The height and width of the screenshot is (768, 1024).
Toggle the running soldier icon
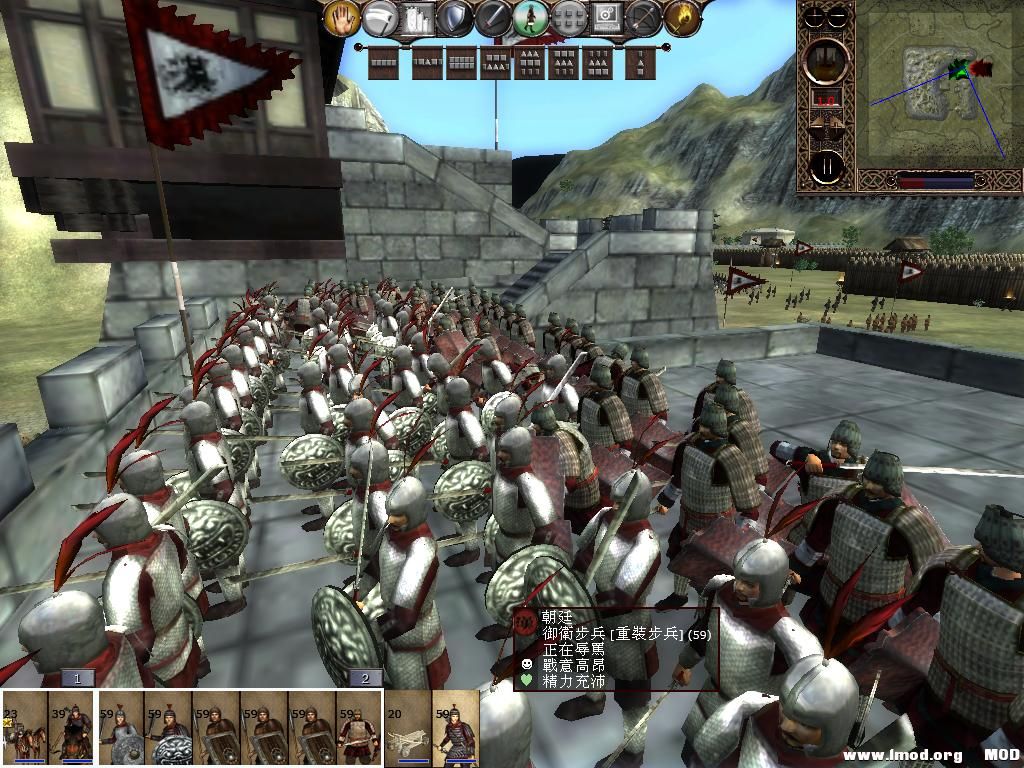click(531, 17)
